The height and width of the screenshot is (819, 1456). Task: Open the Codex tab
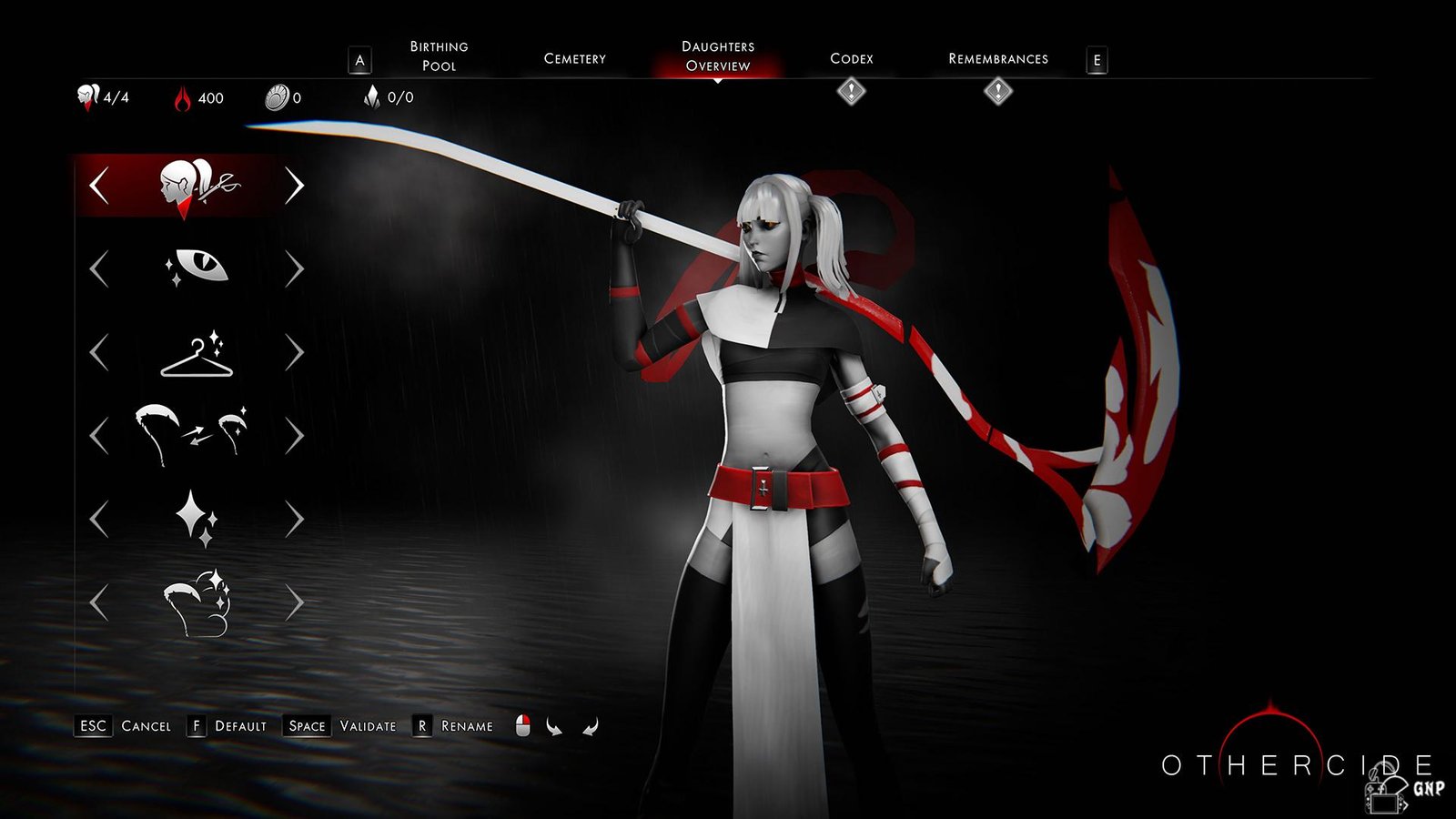click(851, 58)
